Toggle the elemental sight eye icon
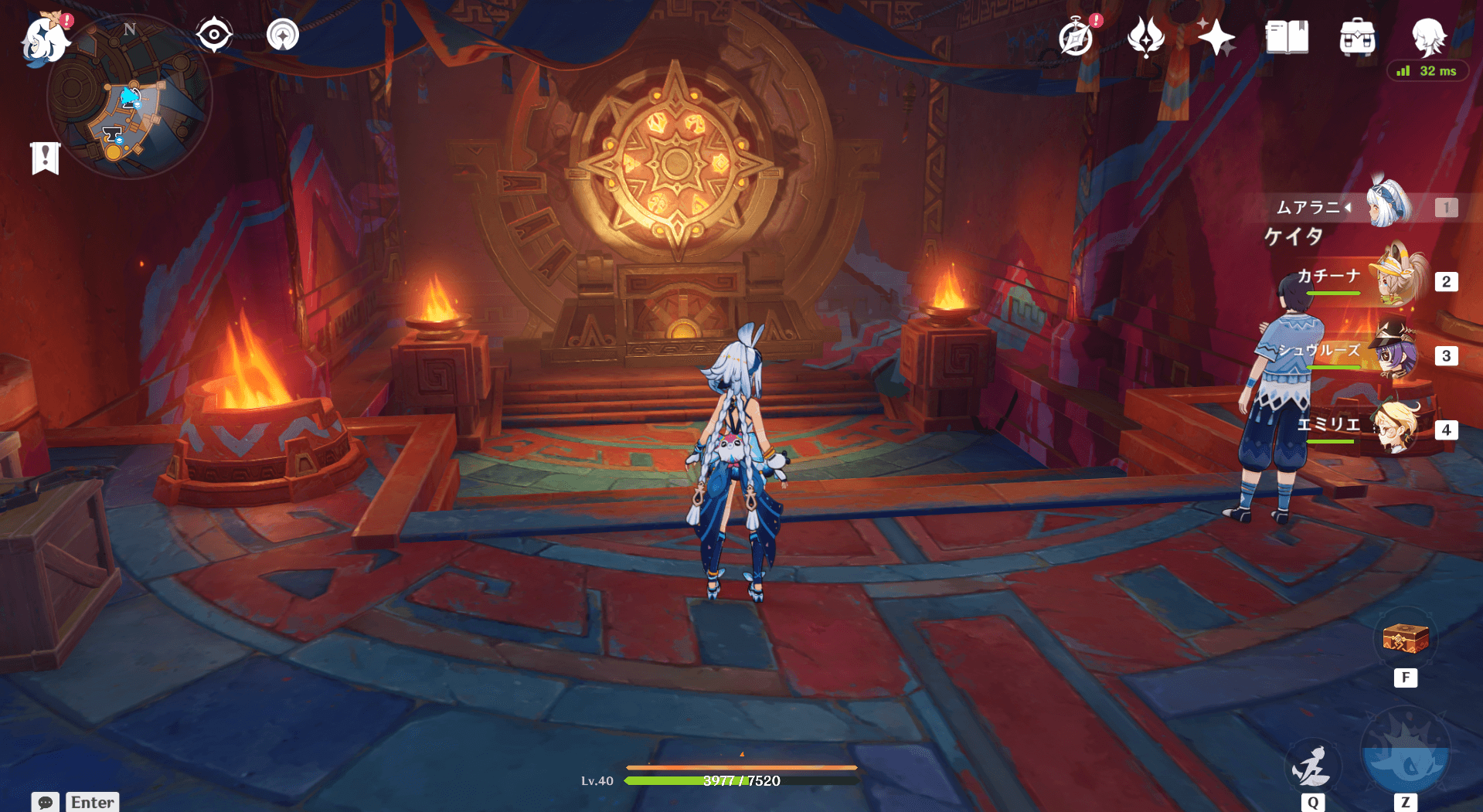This screenshot has width=1483, height=812. click(x=214, y=35)
